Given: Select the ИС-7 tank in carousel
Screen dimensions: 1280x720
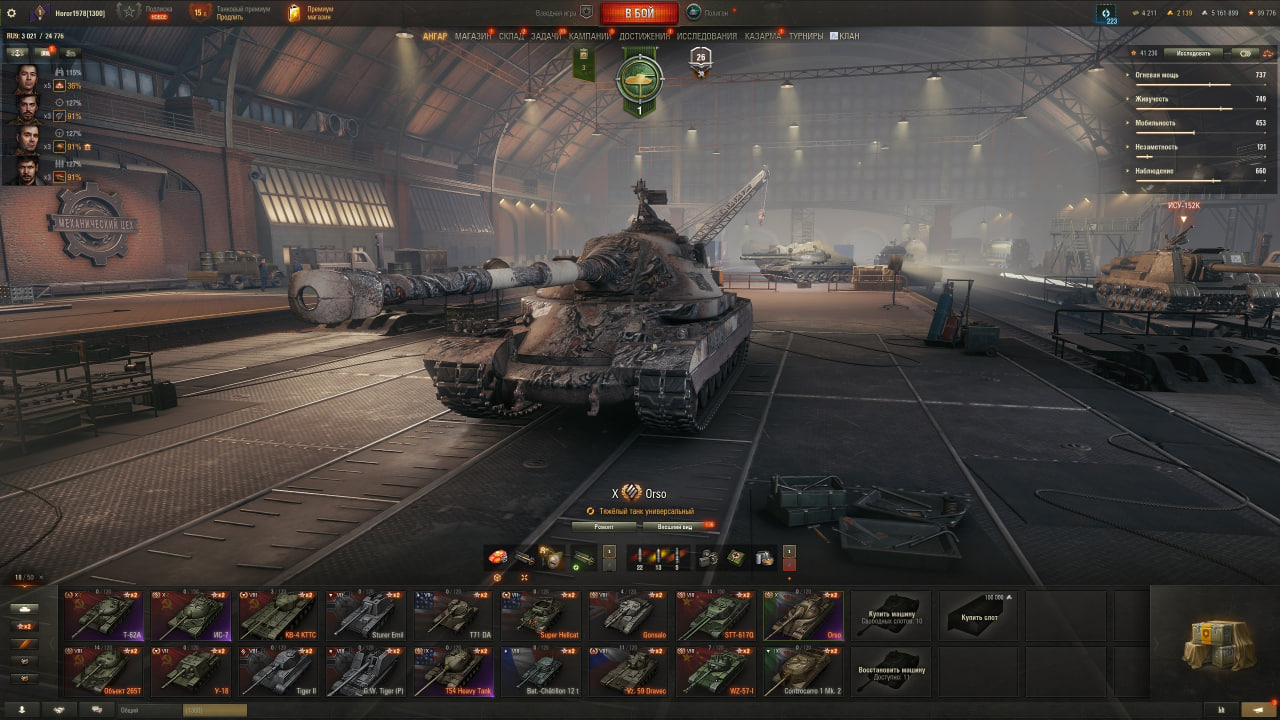Looking at the screenshot, I should [191, 615].
